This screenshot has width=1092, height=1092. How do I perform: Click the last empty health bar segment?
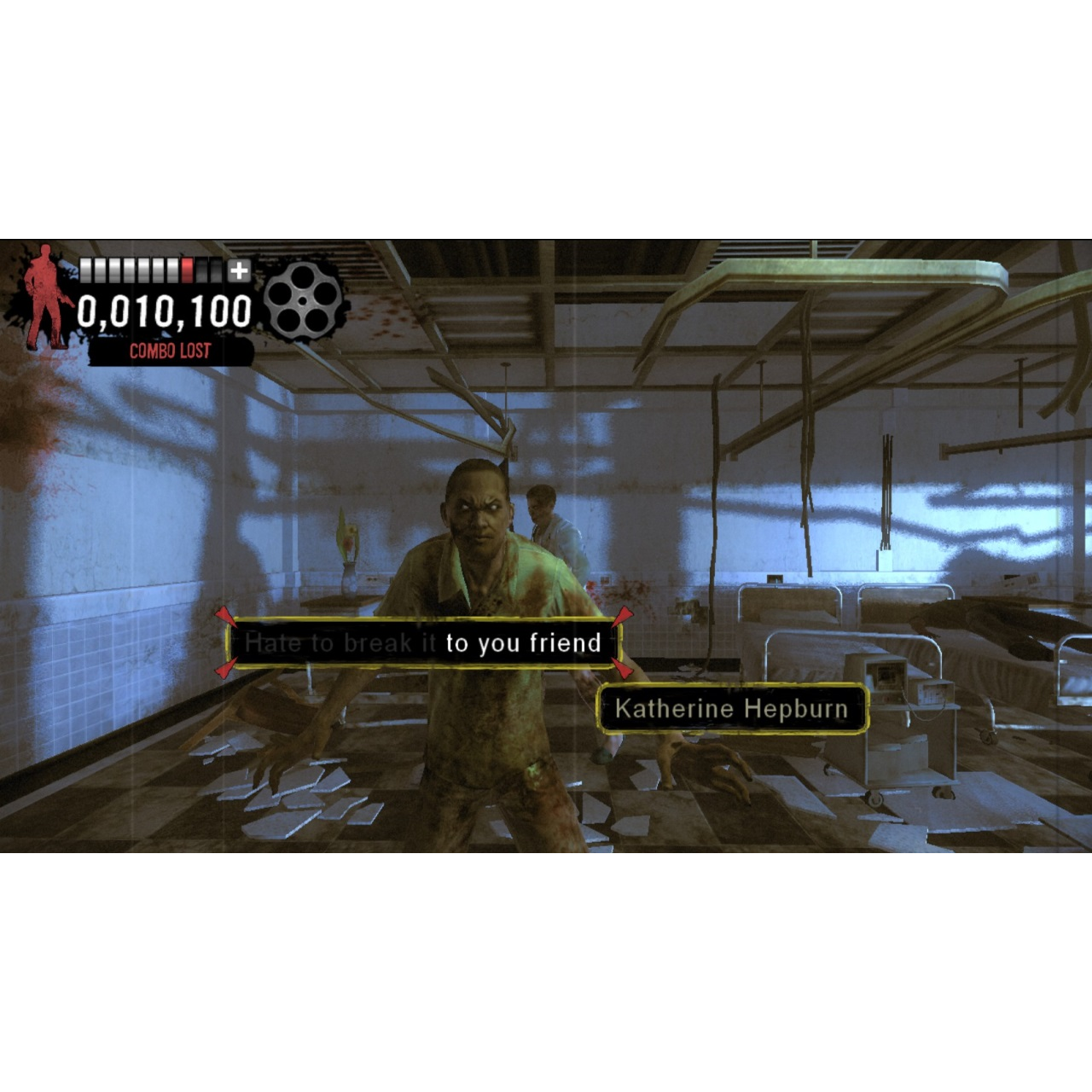coord(216,270)
